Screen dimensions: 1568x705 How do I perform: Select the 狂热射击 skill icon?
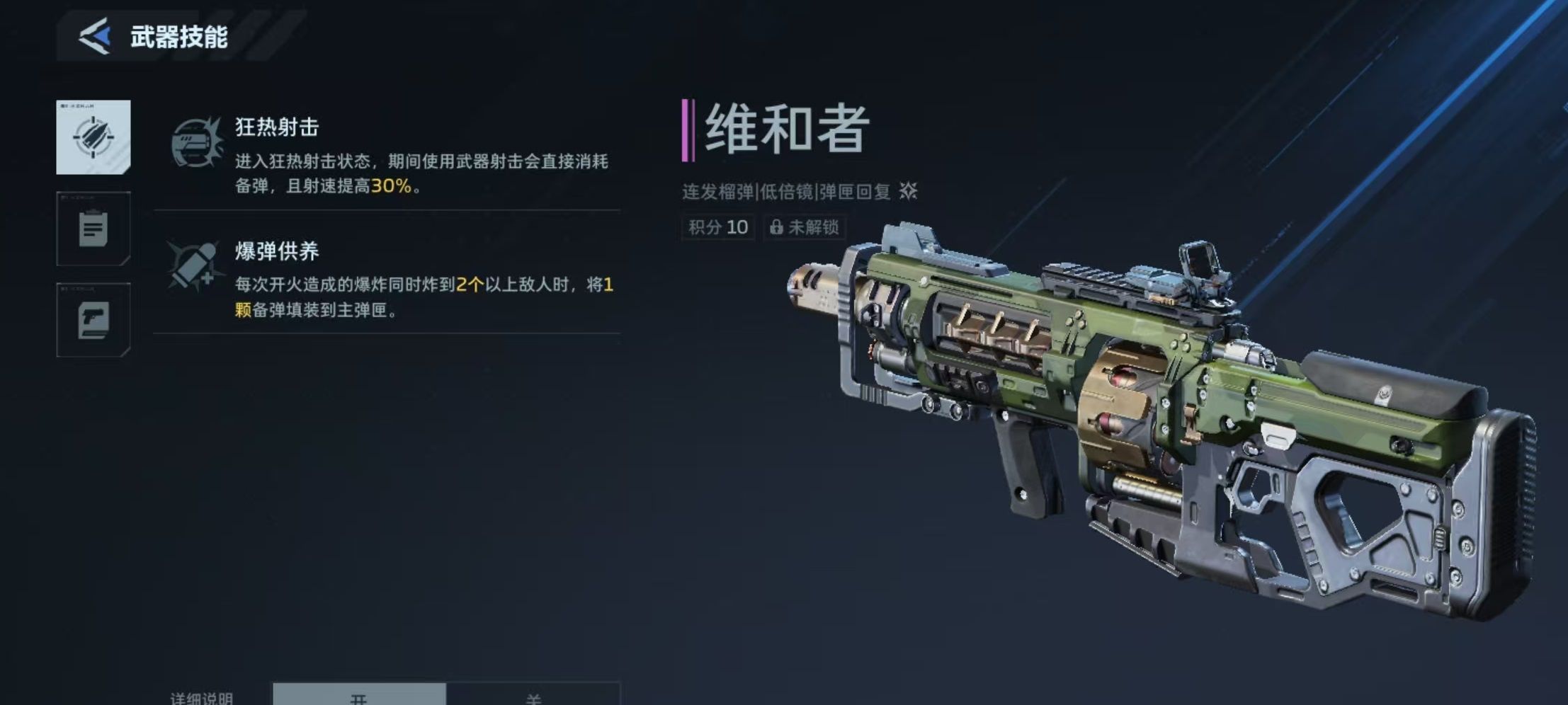pos(196,143)
